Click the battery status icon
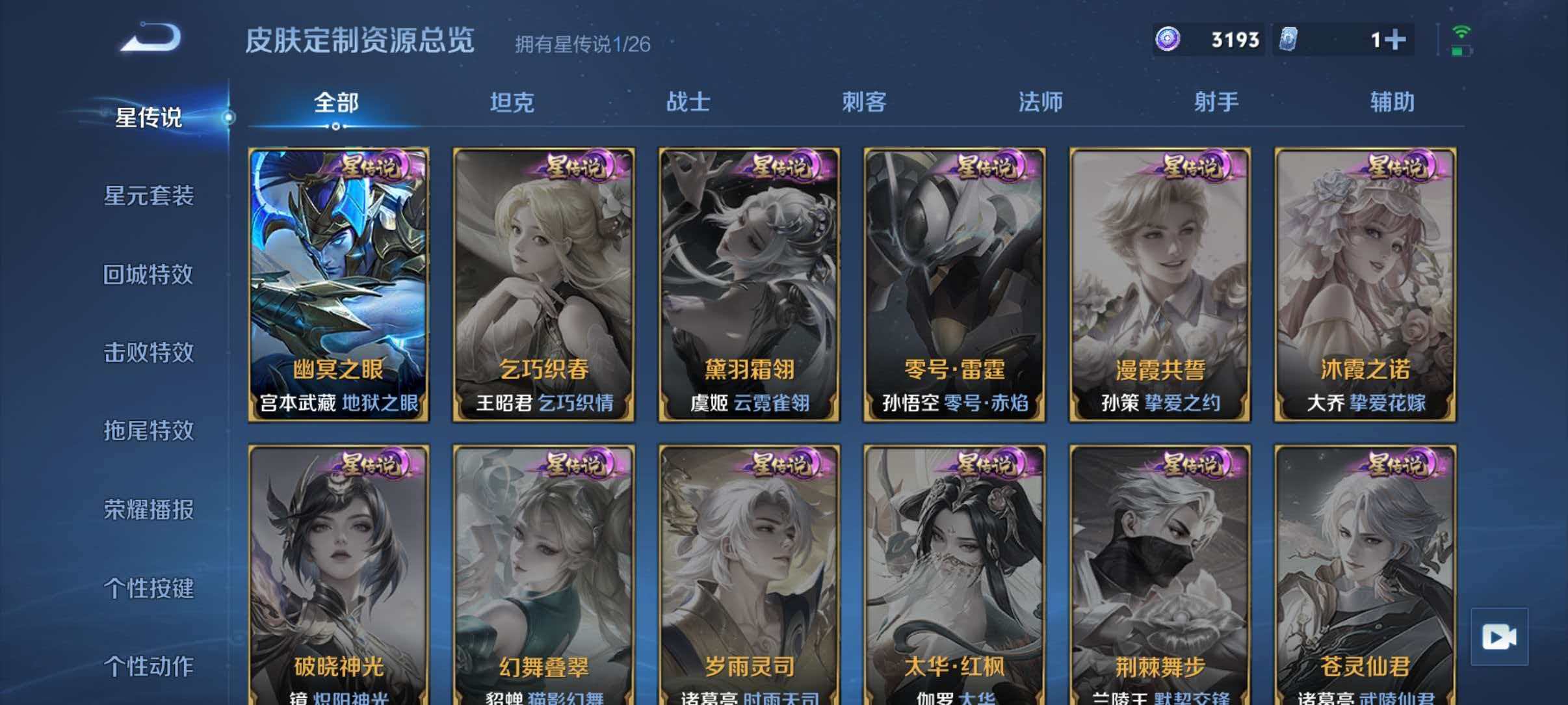This screenshot has height=705, width=1568. coord(1461,51)
